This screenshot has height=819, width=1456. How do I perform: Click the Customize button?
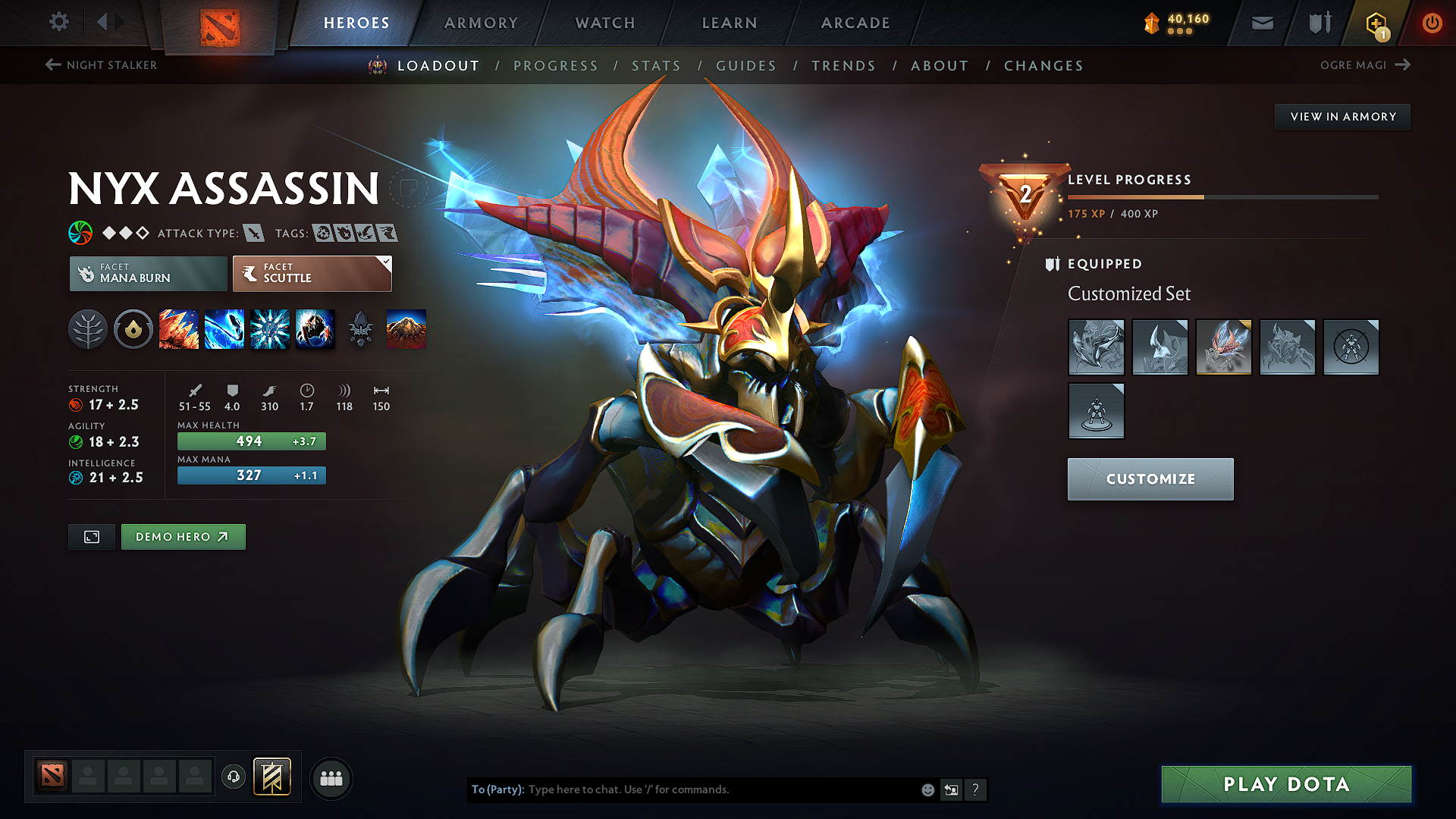point(1150,479)
